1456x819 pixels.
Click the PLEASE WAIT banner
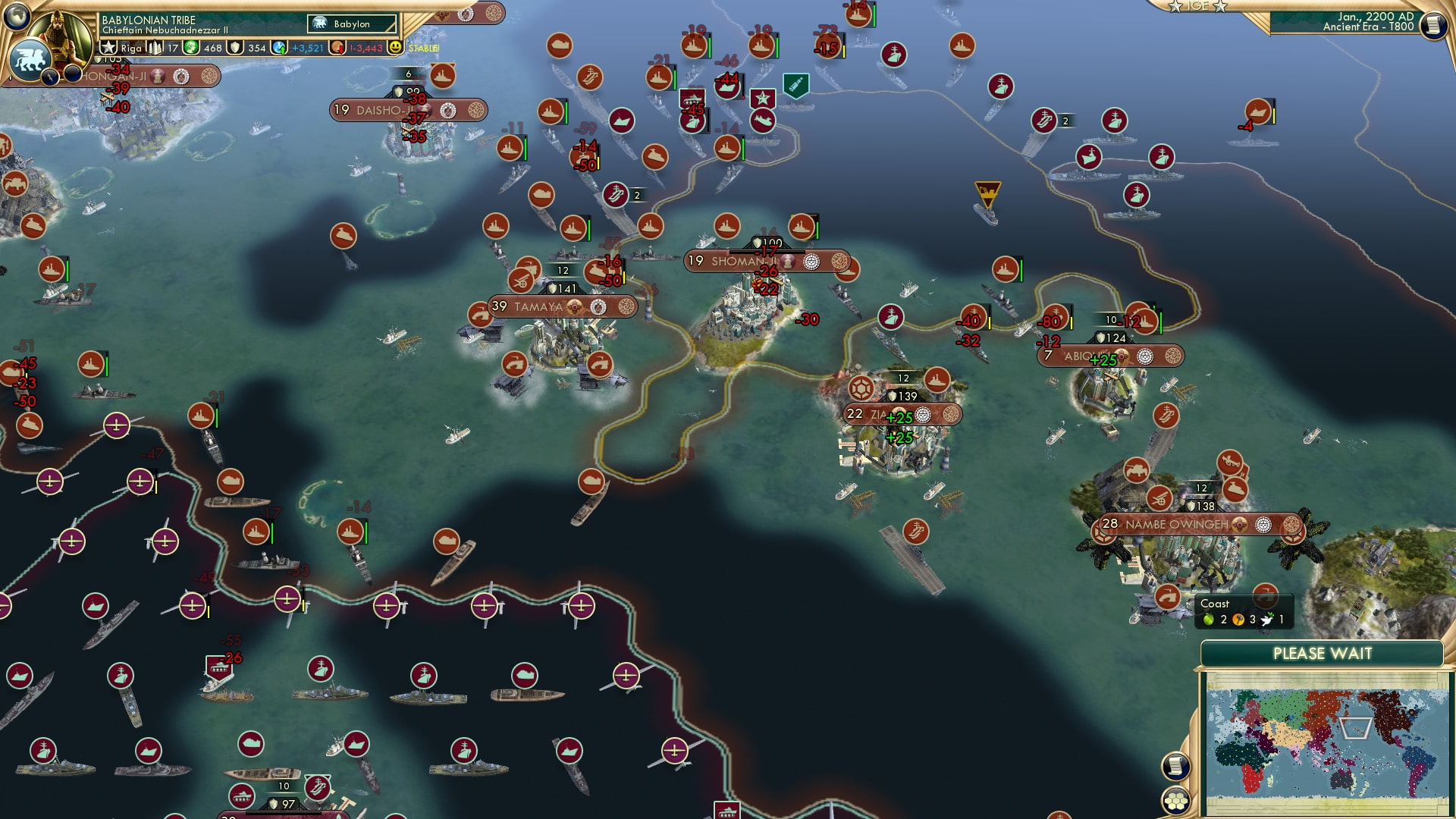click(1323, 652)
